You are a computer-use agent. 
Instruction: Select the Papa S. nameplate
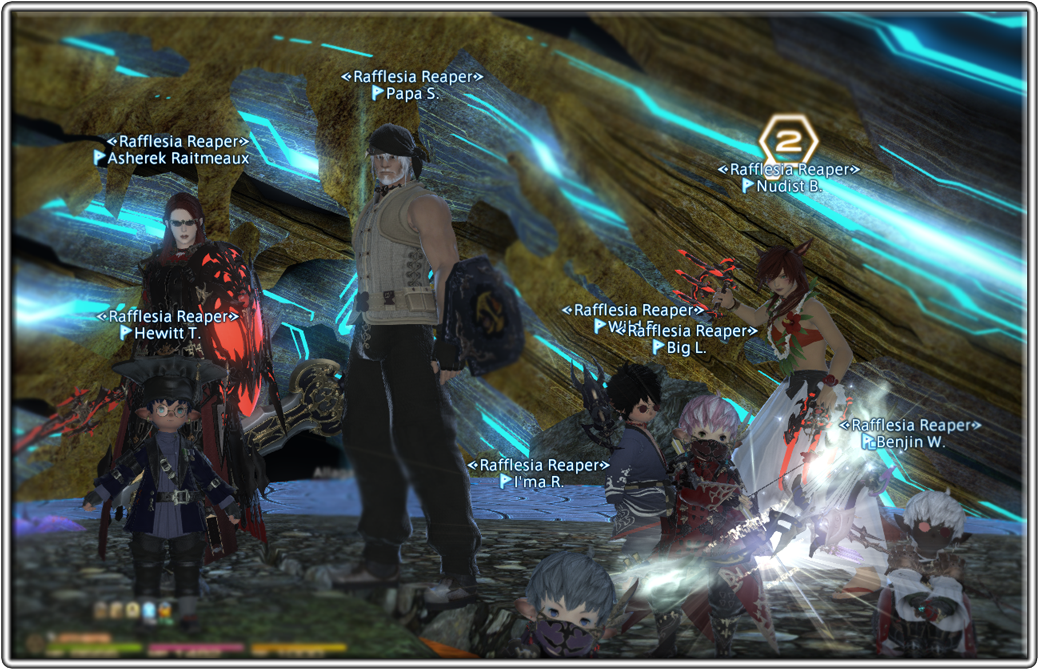pyautogui.click(x=412, y=93)
